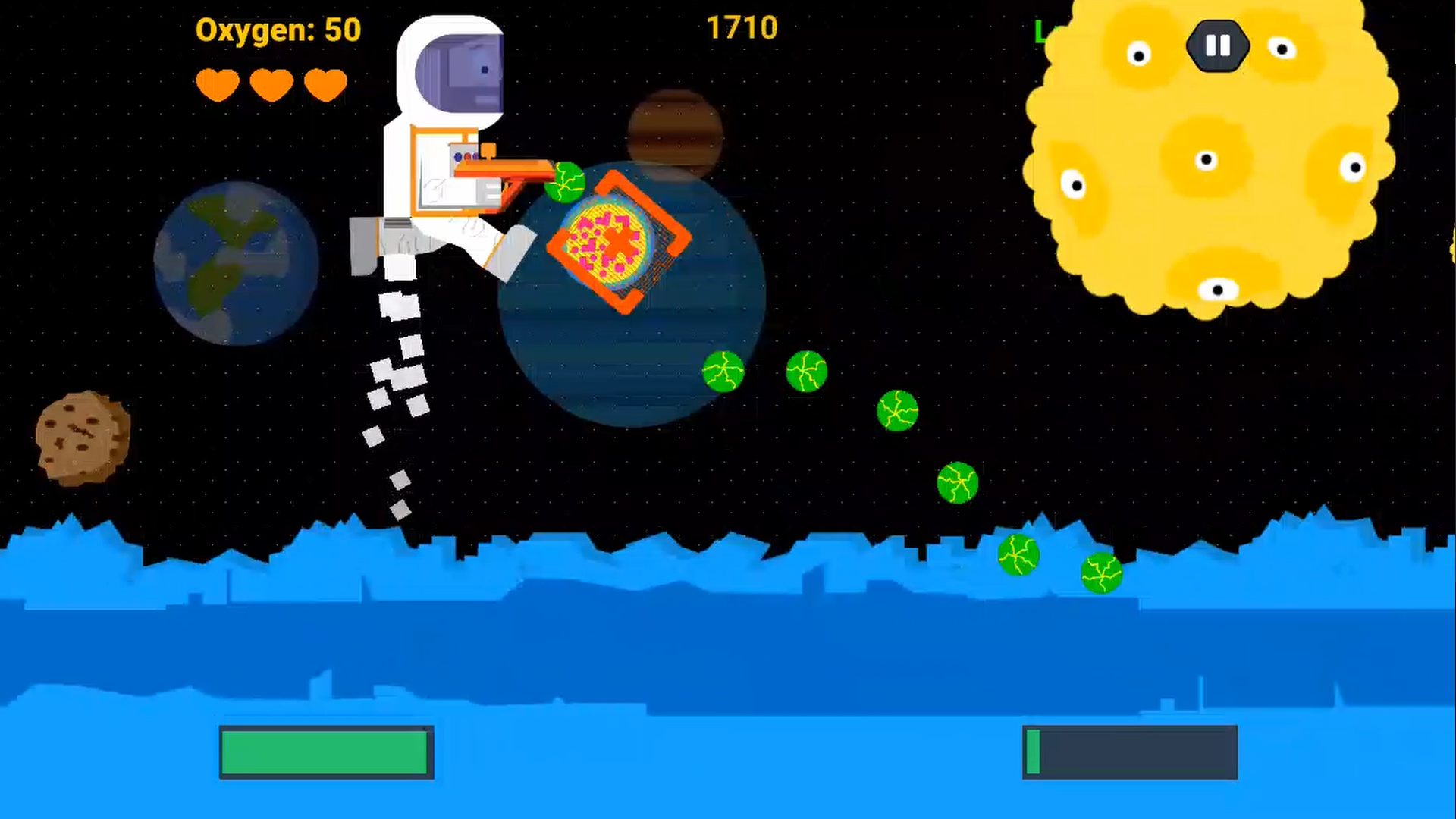Click the third orange heart icon
The width and height of the screenshot is (1456, 819).
pos(325,84)
